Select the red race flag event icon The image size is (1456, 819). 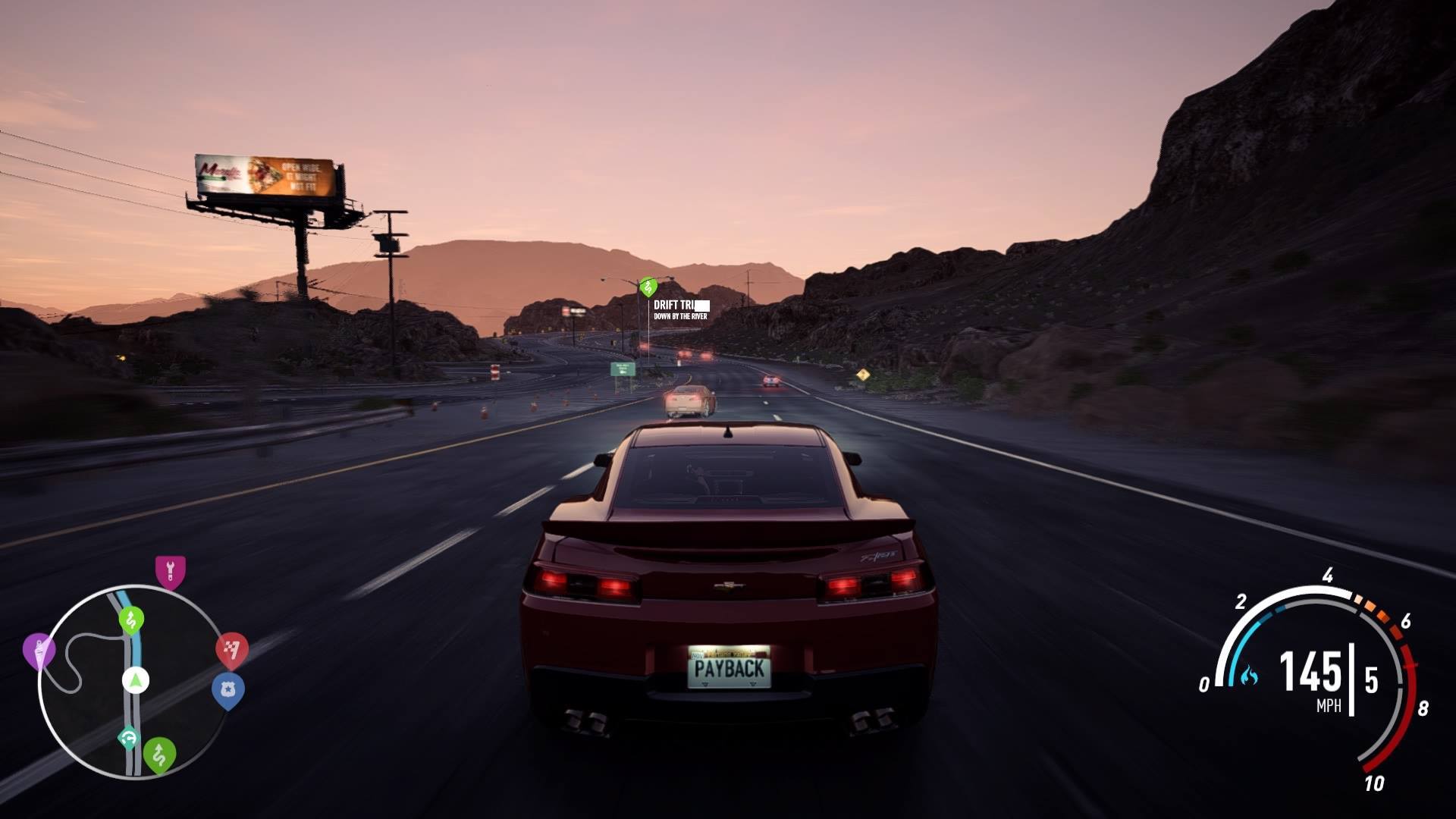click(231, 648)
